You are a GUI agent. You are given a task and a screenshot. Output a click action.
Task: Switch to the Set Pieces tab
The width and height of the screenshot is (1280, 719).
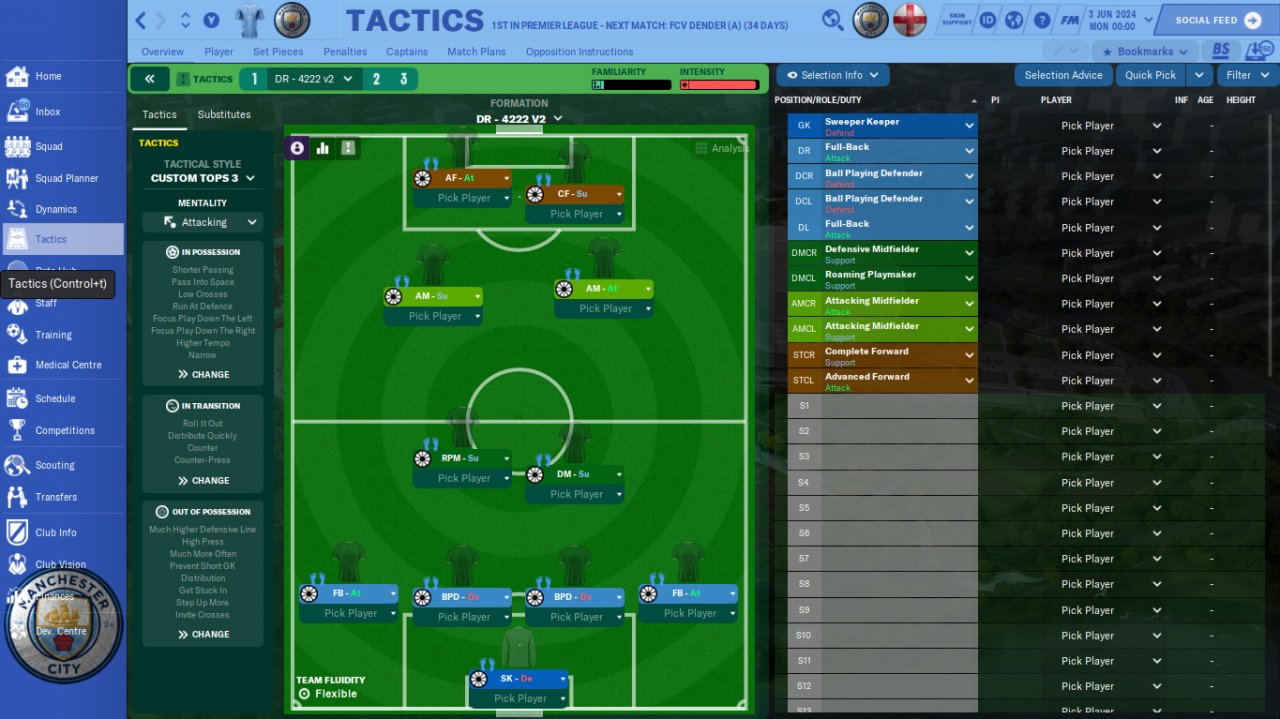click(278, 52)
